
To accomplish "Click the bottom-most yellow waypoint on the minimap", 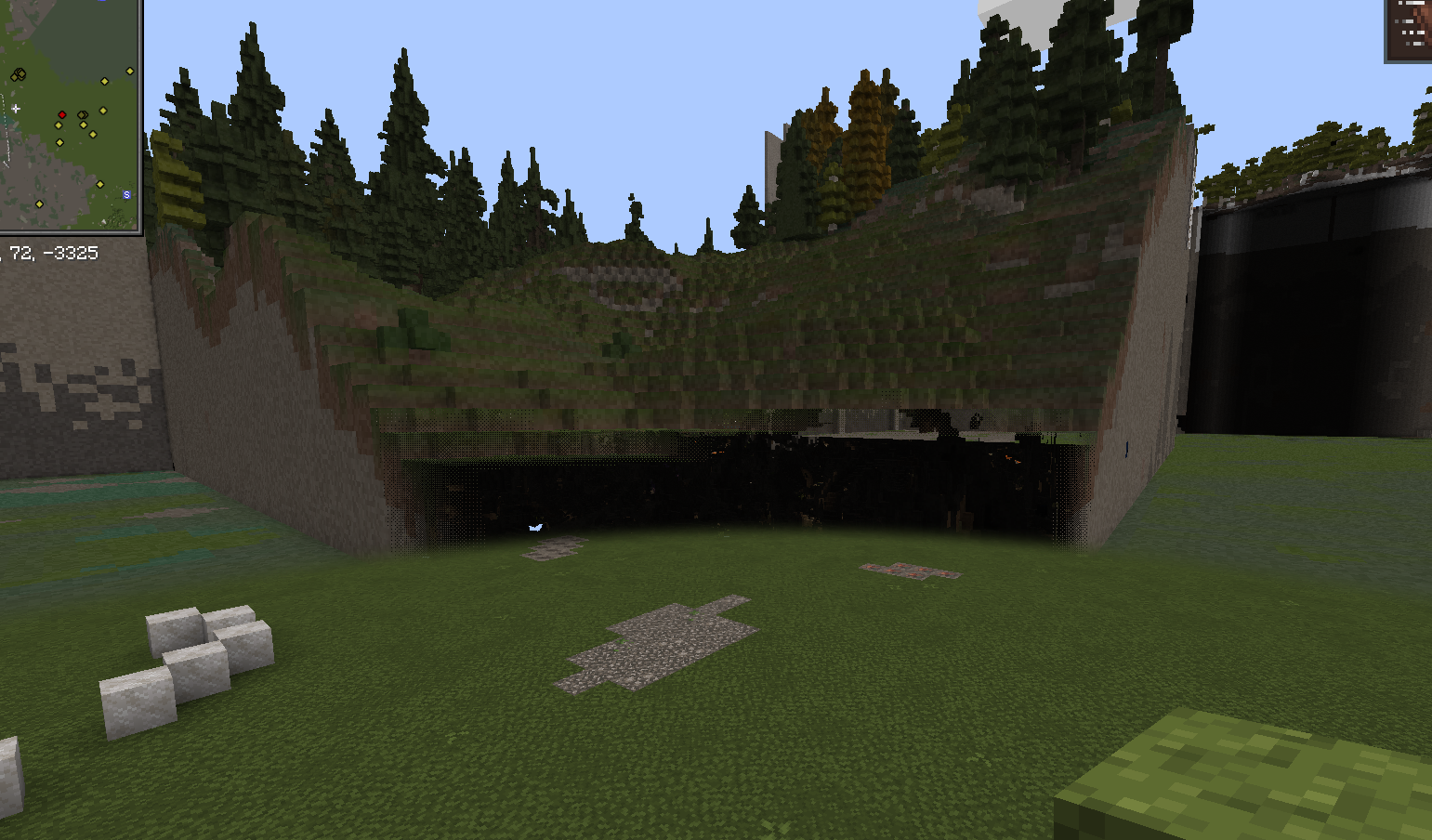I will tap(40, 204).
